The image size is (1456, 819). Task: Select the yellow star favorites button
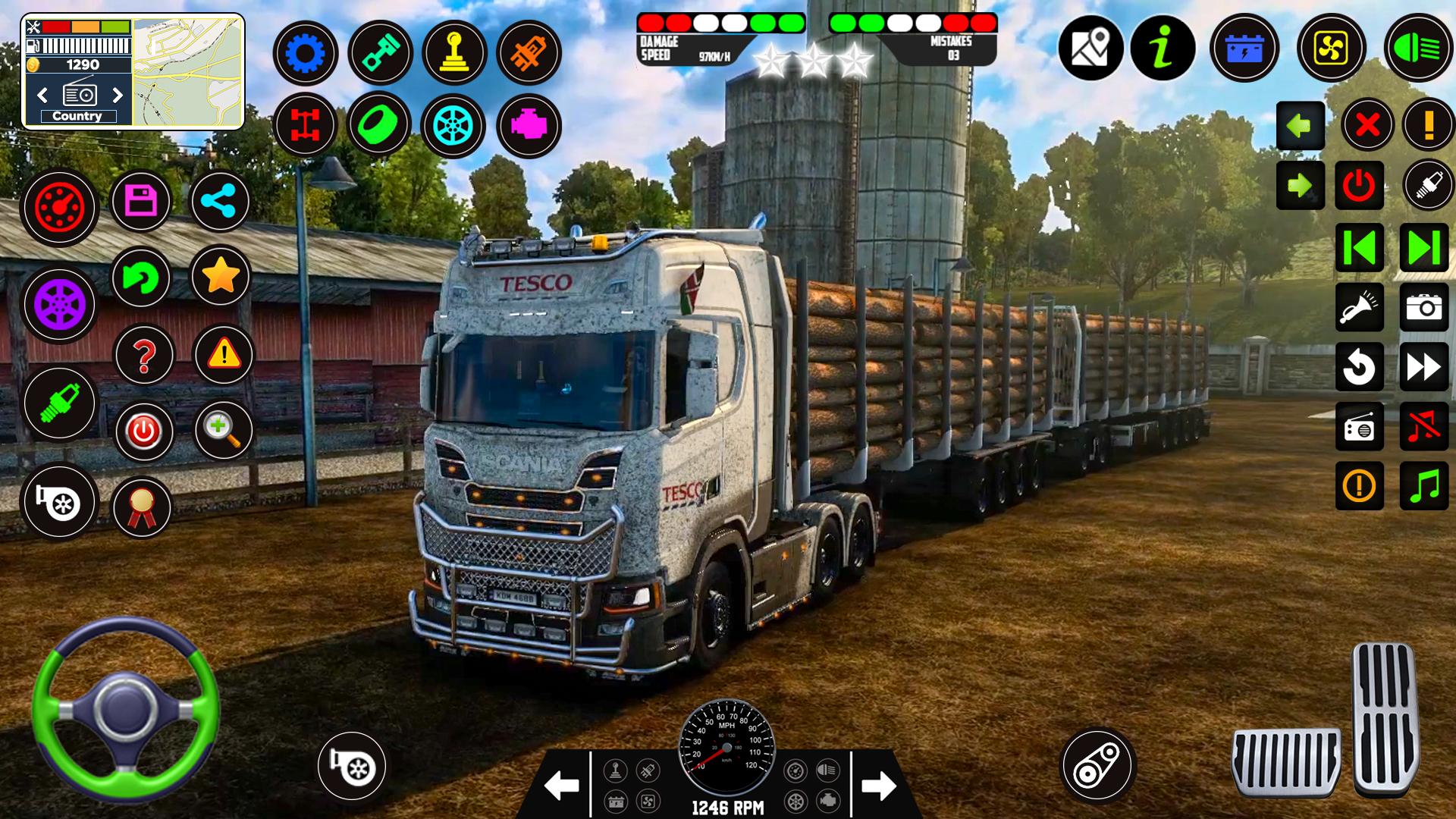click(x=220, y=276)
